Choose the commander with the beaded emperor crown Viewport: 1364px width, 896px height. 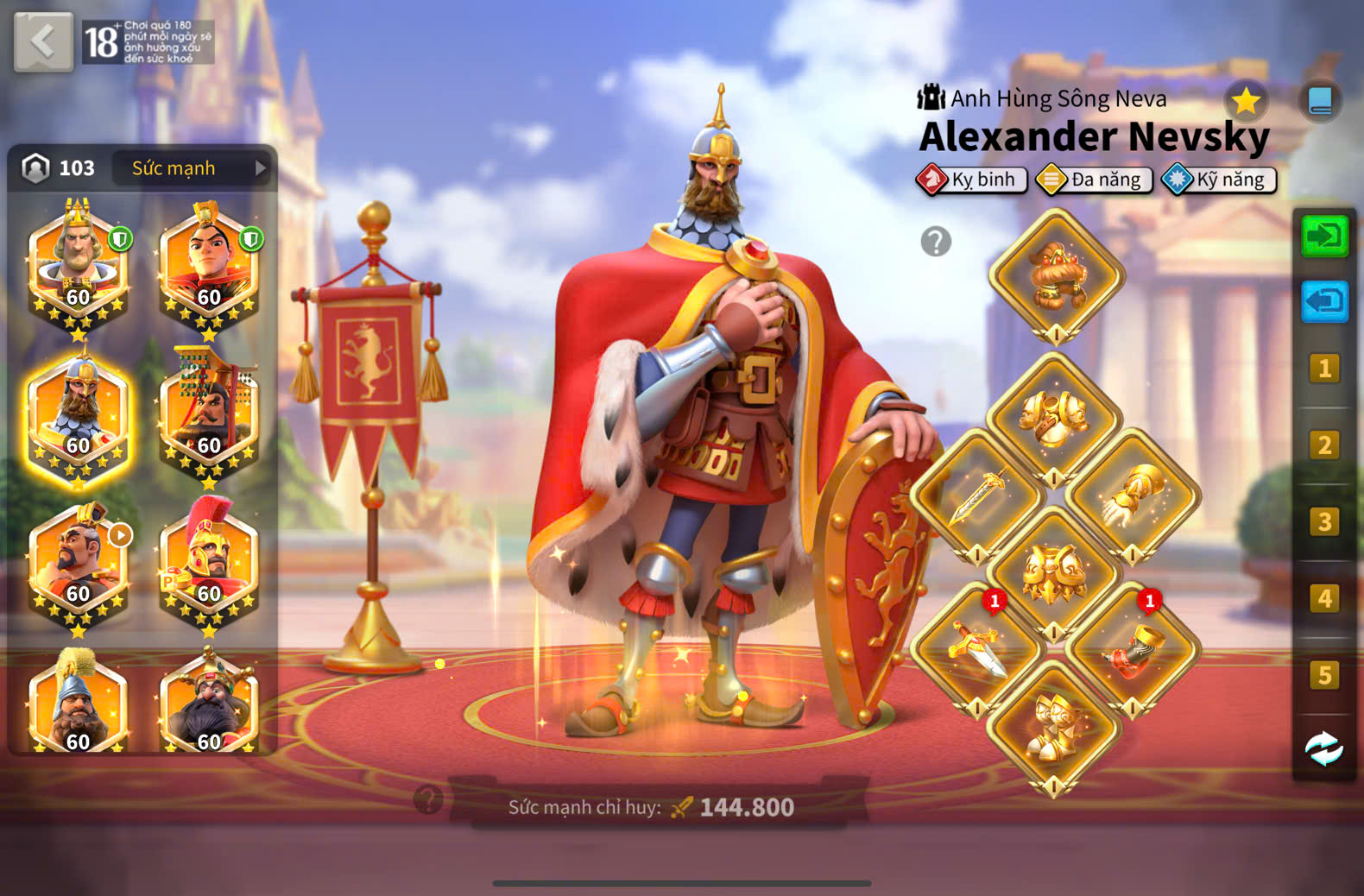[x=209, y=411]
